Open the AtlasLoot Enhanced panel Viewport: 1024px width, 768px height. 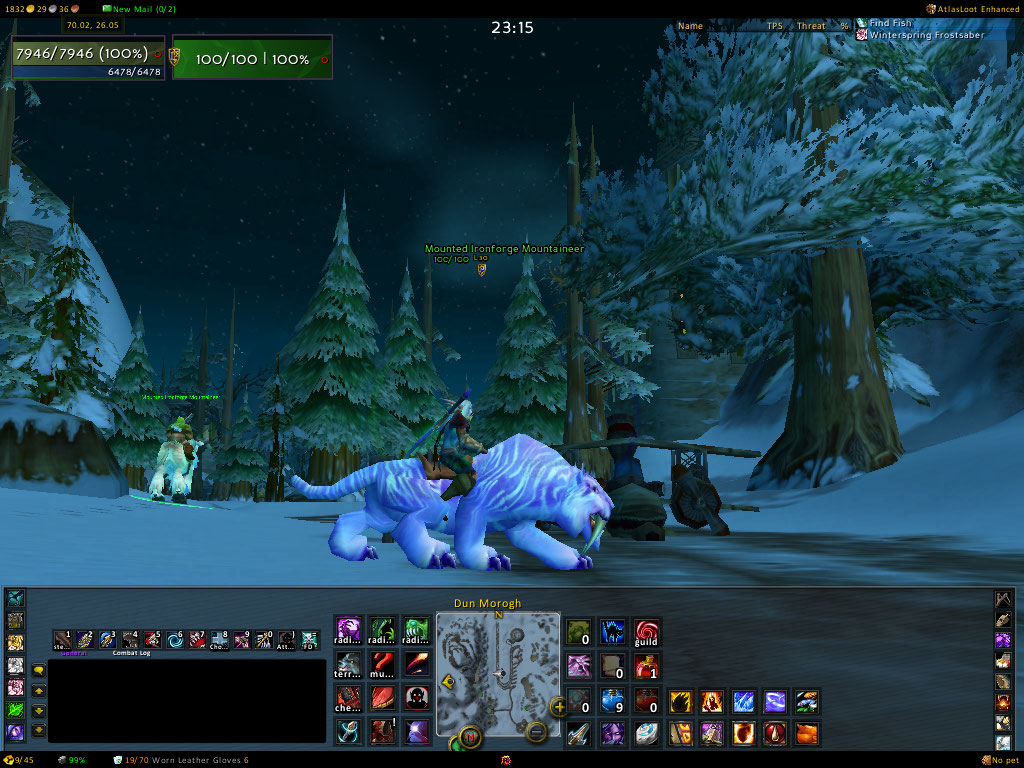click(x=972, y=8)
